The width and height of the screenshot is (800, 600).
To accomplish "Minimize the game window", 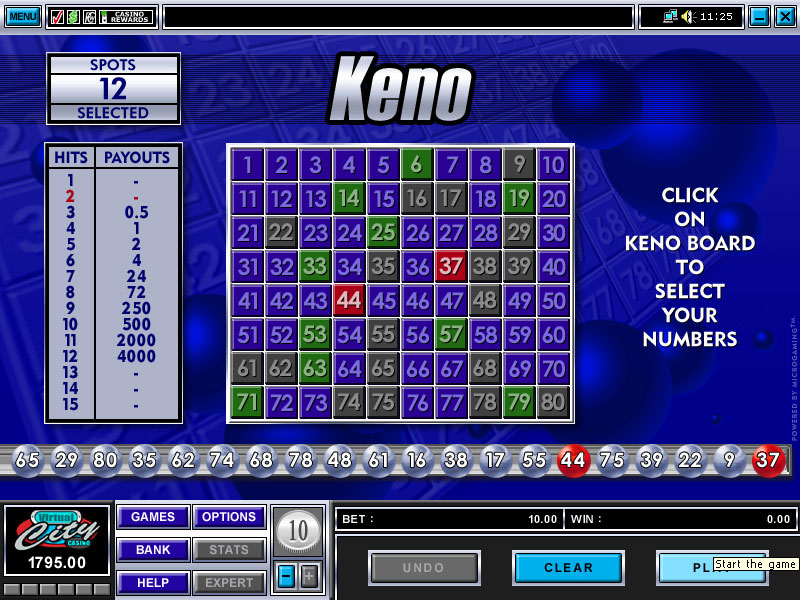I will 759,16.
